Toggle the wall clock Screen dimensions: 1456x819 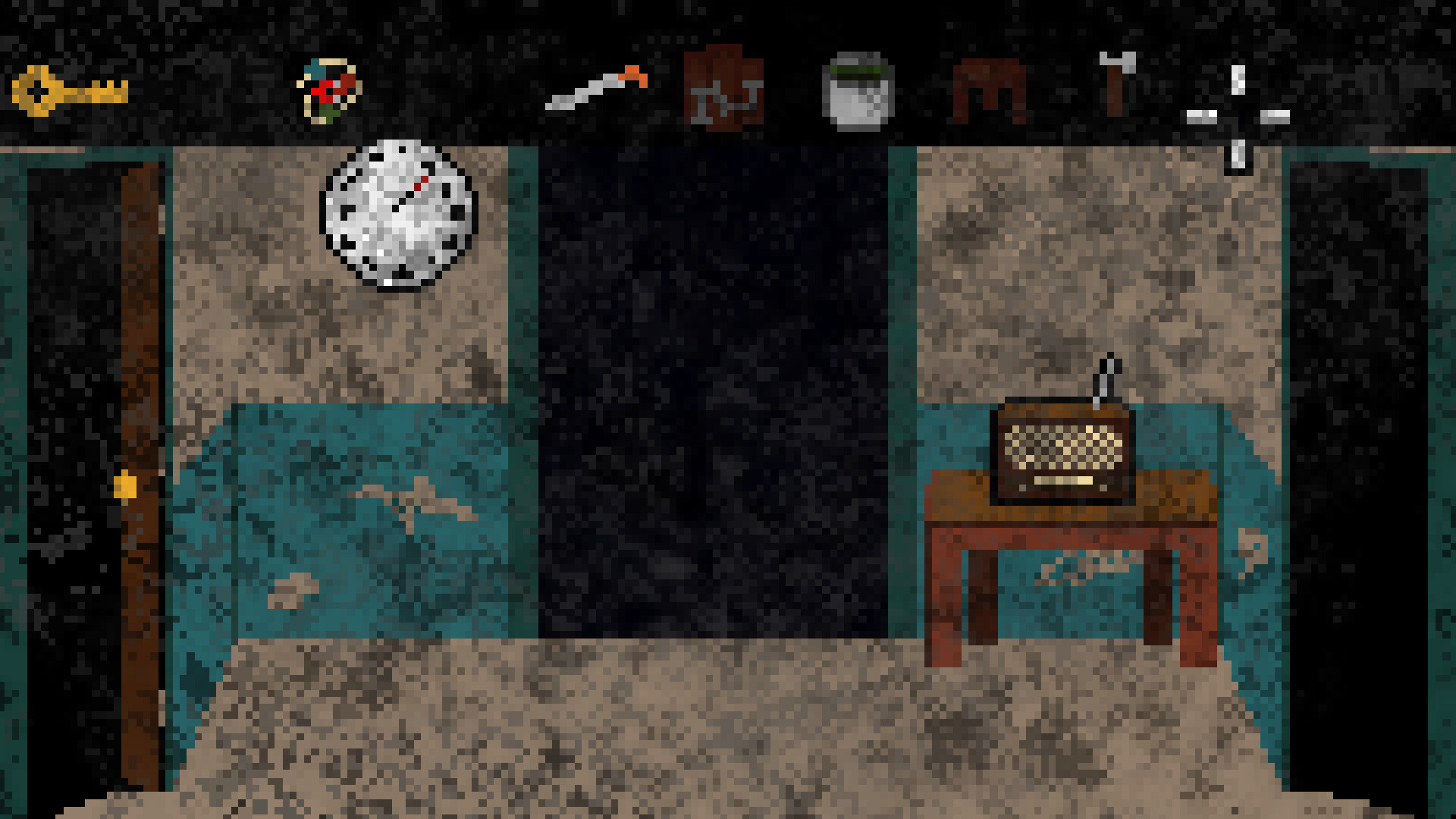point(400,214)
